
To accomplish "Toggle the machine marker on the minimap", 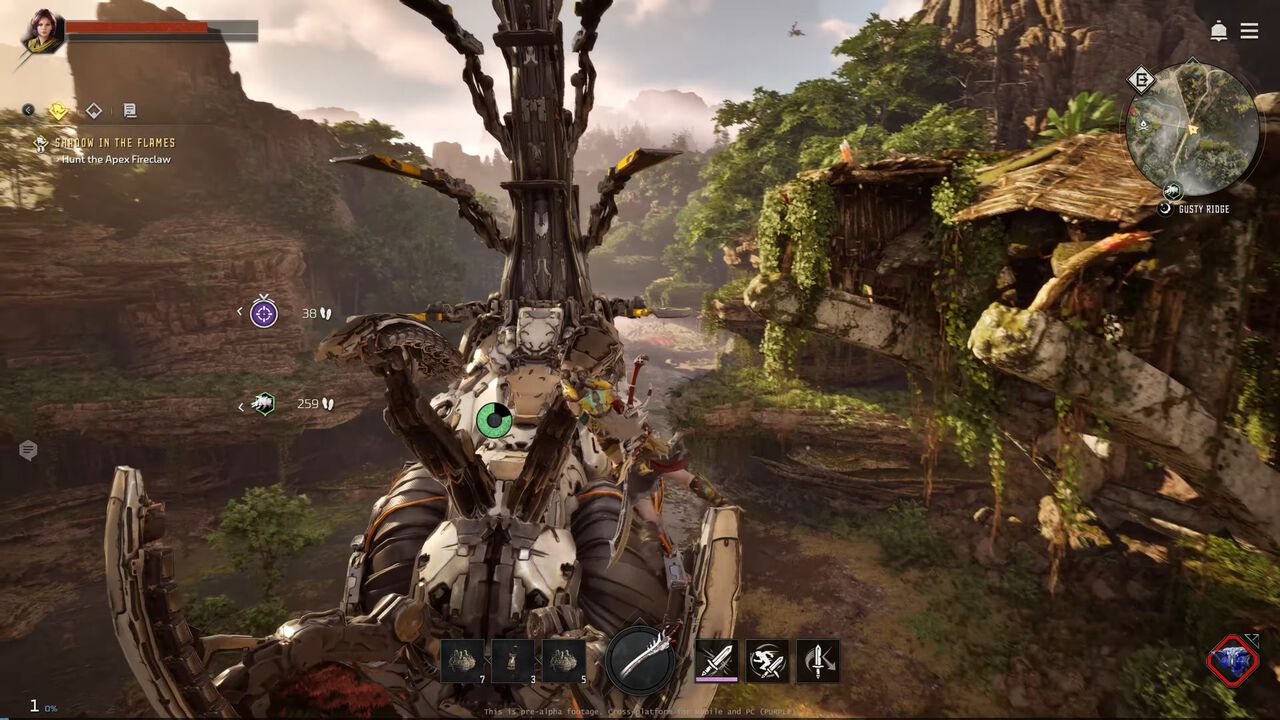I will pyautogui.click(x=1172, y=190).
